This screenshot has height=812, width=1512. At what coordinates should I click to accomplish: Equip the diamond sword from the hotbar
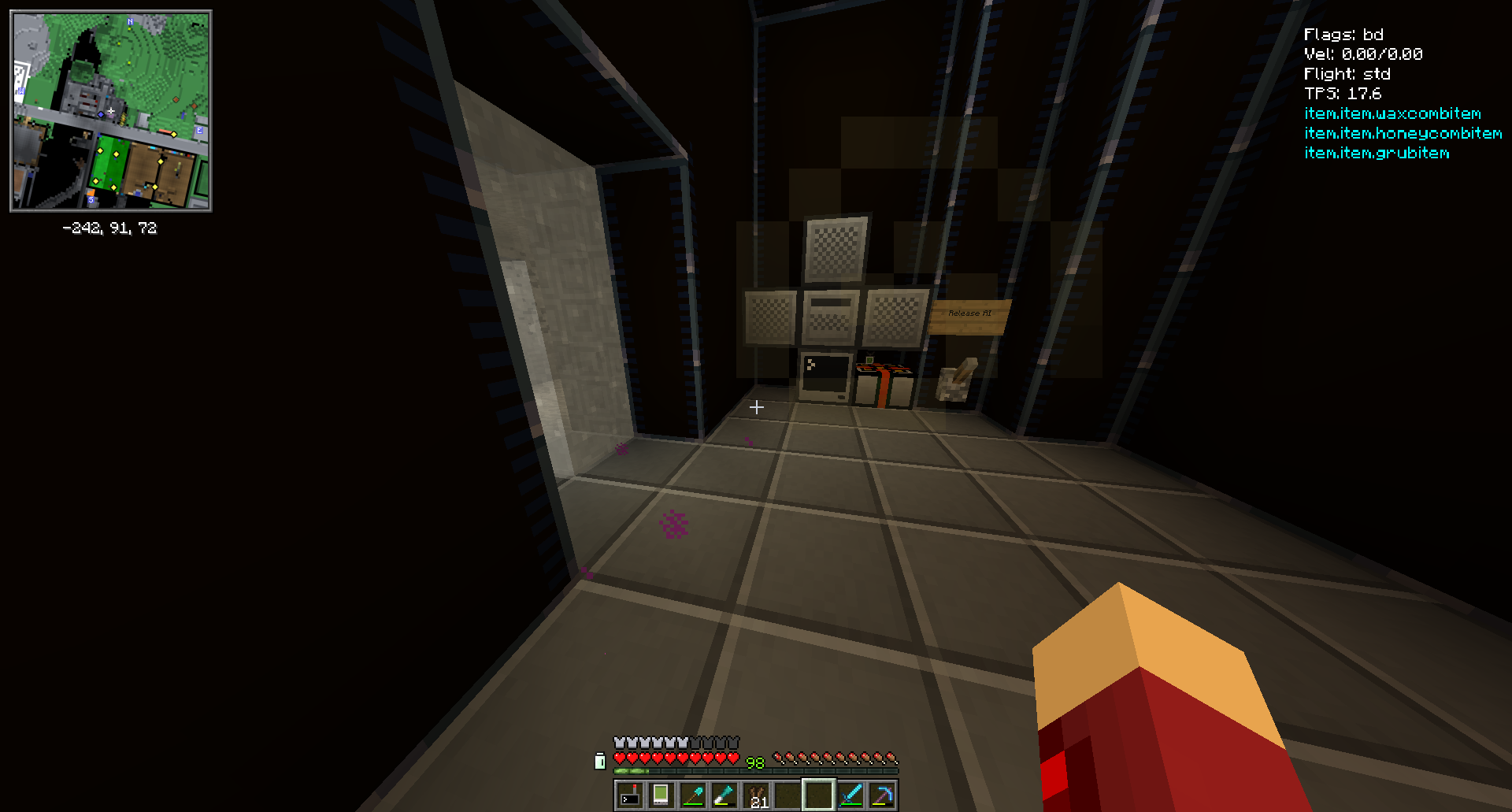850,795
